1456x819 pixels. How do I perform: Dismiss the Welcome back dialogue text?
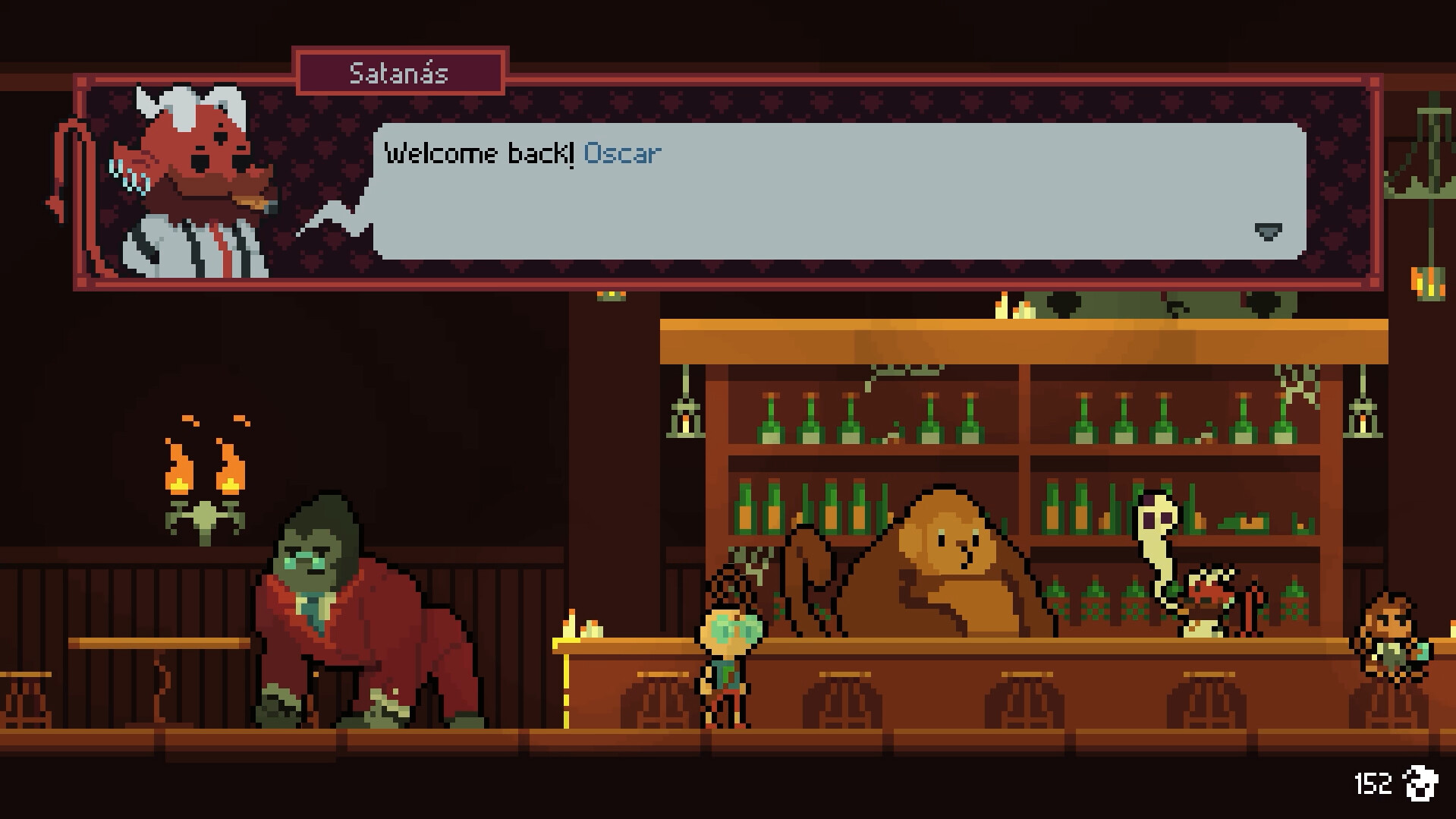[480, 152]
